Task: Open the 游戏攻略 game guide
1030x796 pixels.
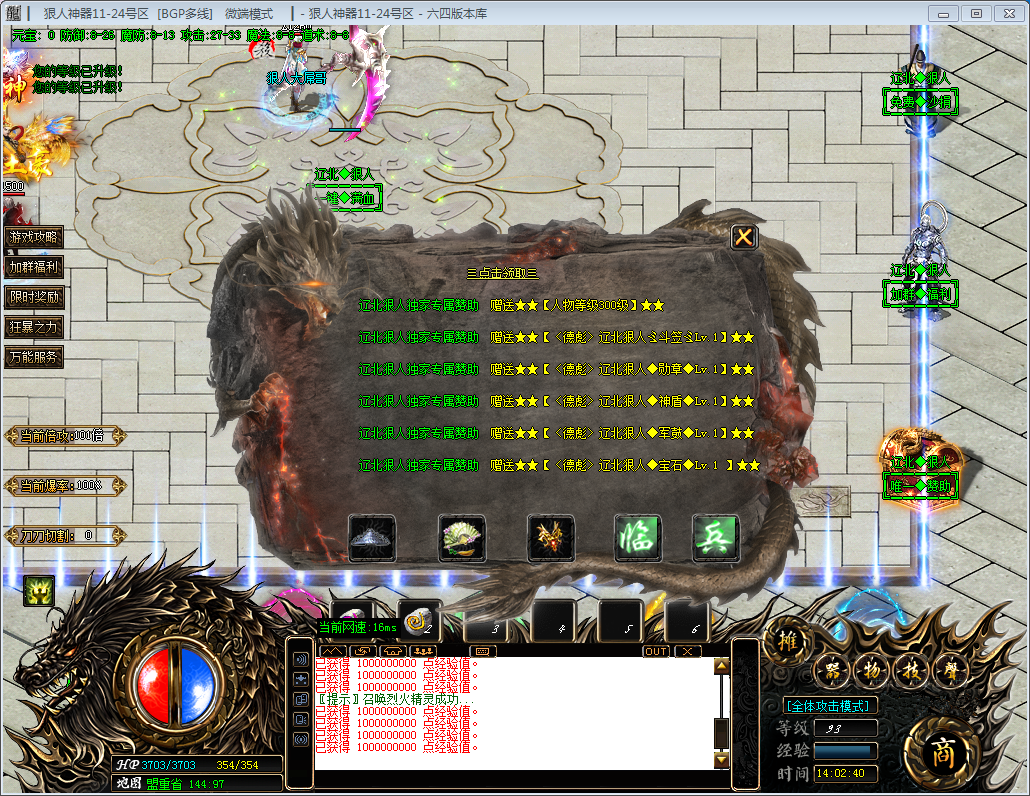Action: 34,237
